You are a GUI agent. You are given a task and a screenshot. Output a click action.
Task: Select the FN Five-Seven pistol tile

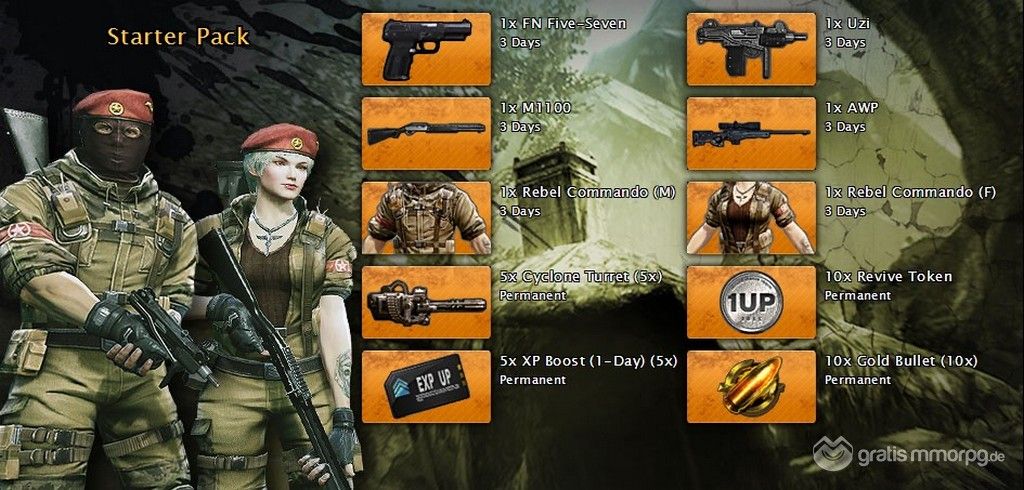(425, 49)
